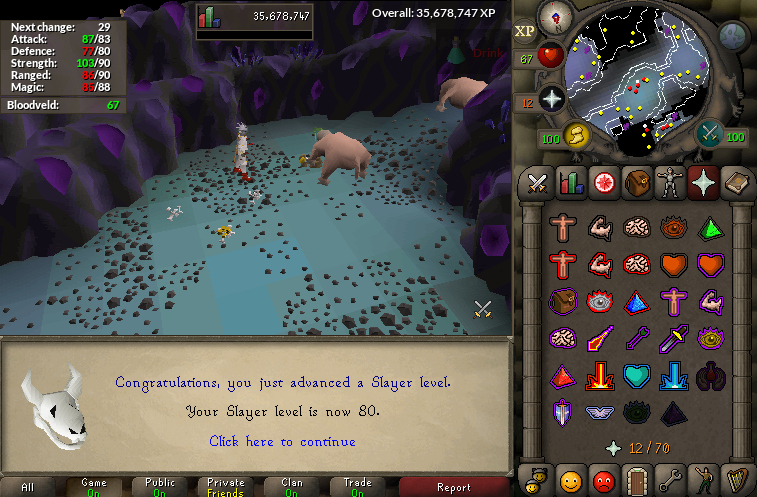Click here to continue the level-up dialogue
Viewport: 757px width, 497px height.
coord(282,441)
